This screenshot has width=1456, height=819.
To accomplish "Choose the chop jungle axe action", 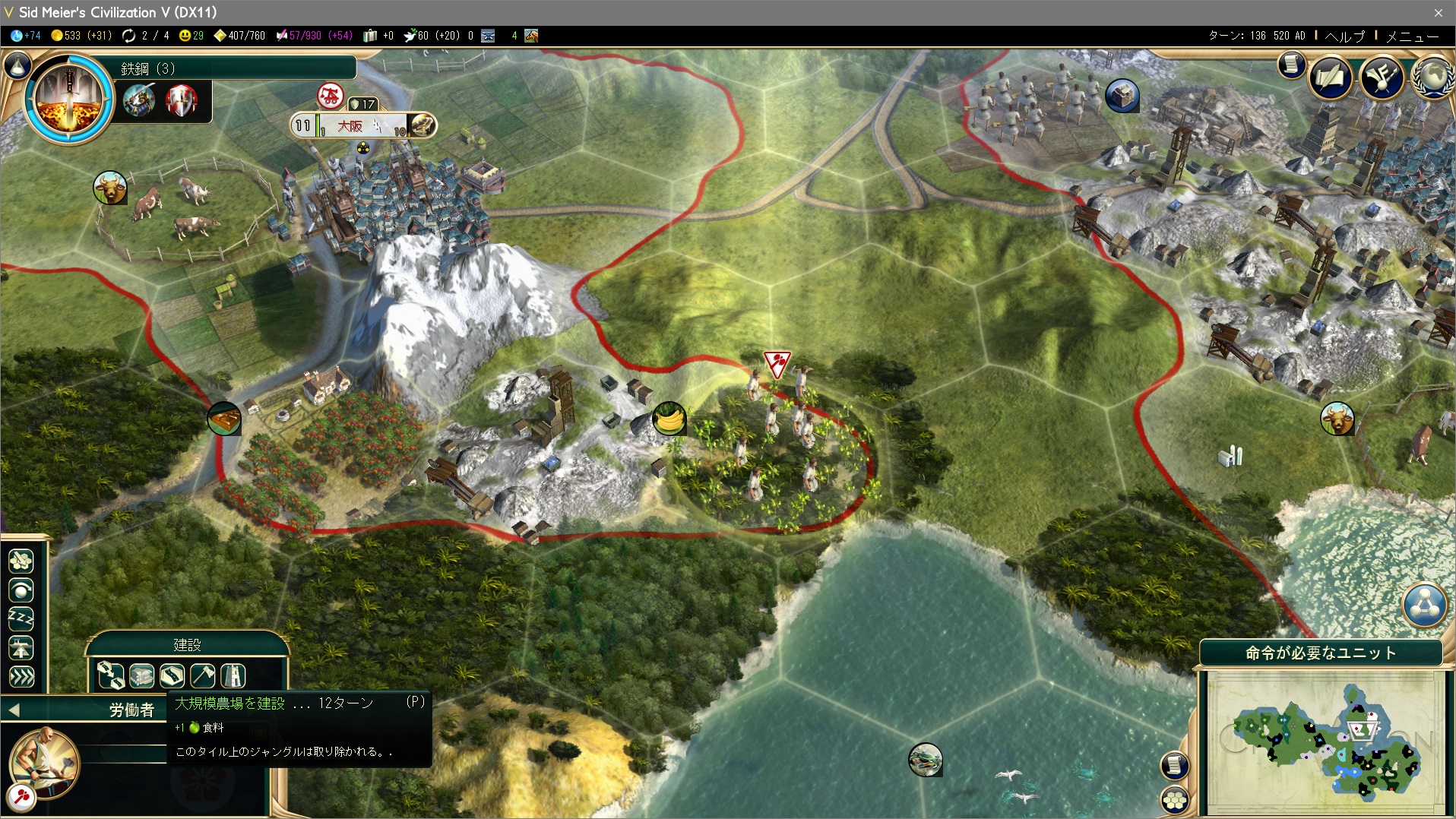I will [203, 675].
